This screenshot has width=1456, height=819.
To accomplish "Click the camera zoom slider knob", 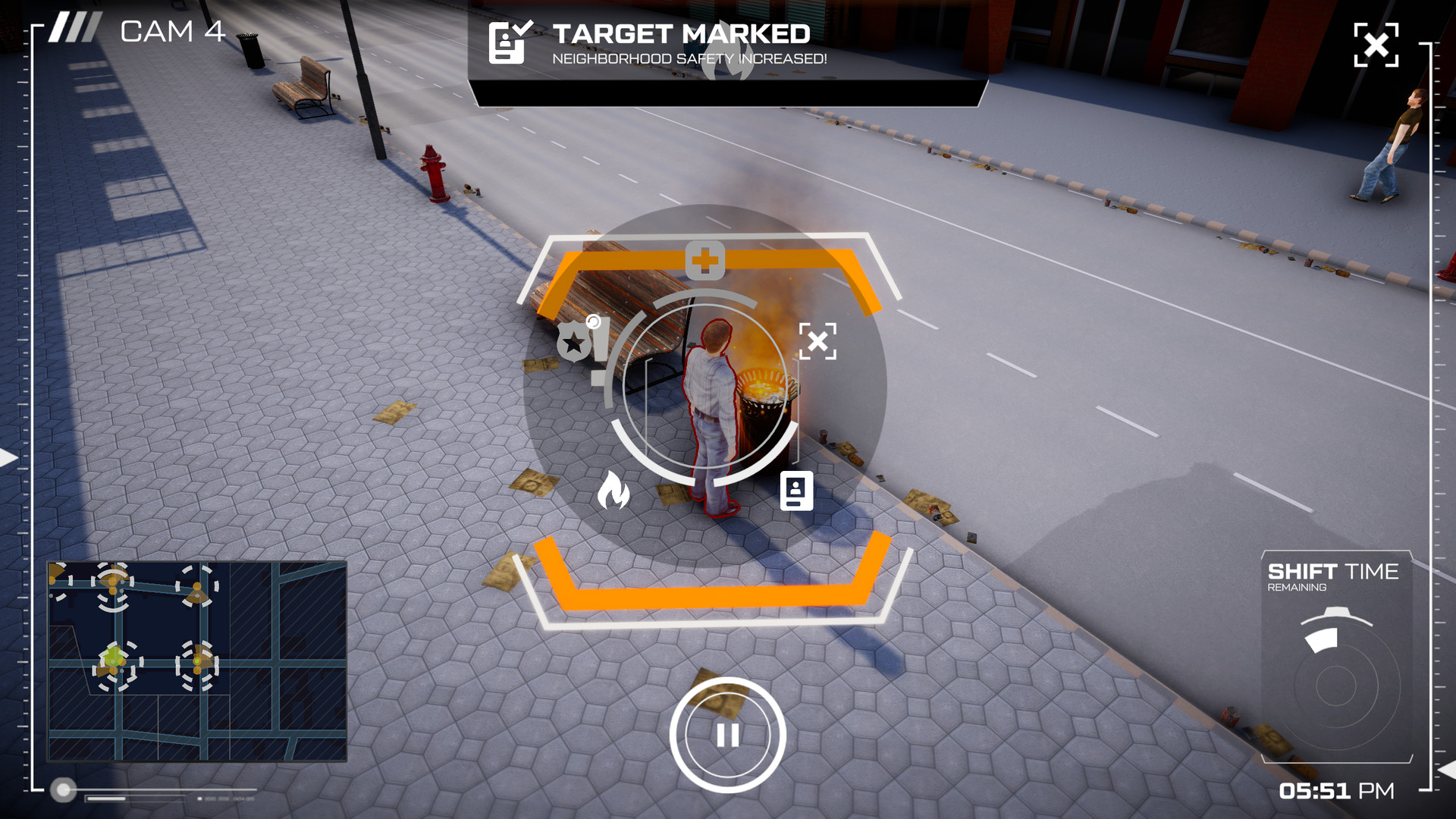I will [x=64, y=790].
